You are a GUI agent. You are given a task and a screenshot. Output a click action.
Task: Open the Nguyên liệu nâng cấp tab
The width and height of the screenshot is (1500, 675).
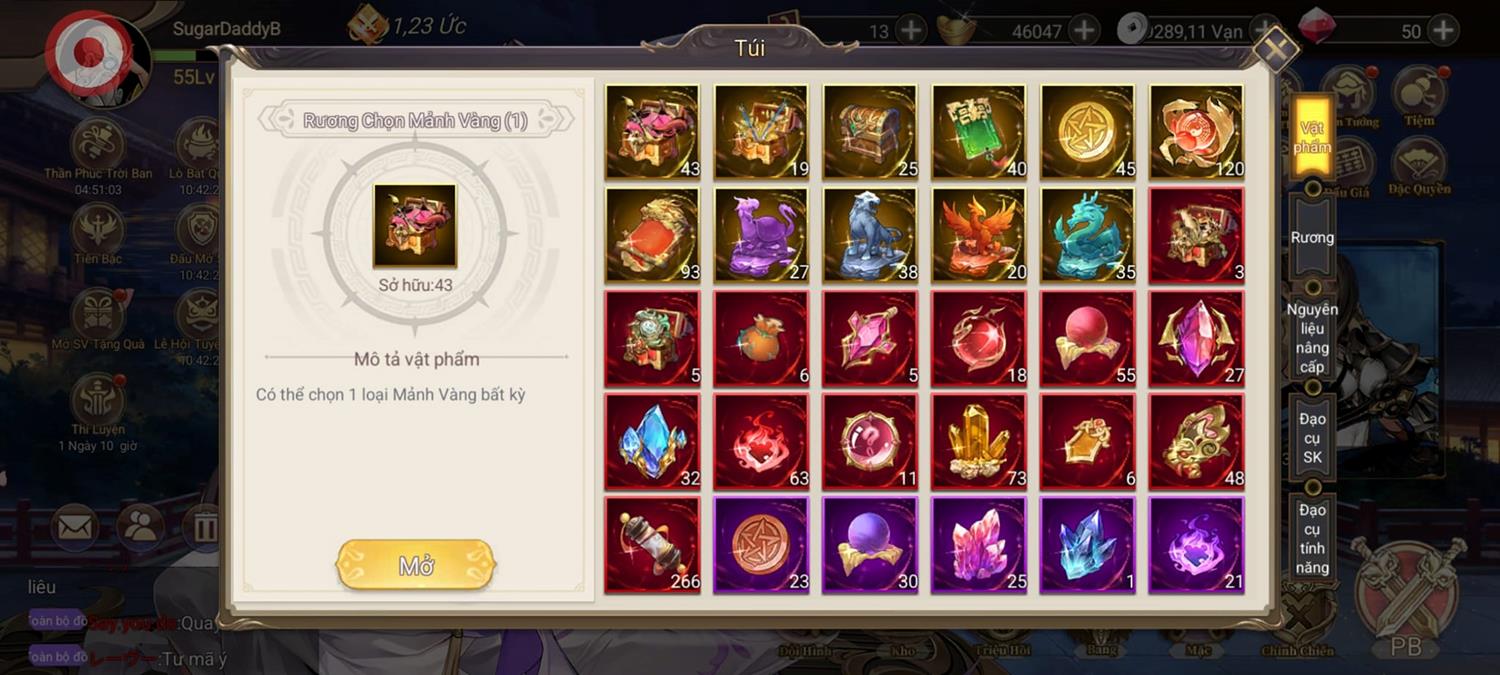1312,338
